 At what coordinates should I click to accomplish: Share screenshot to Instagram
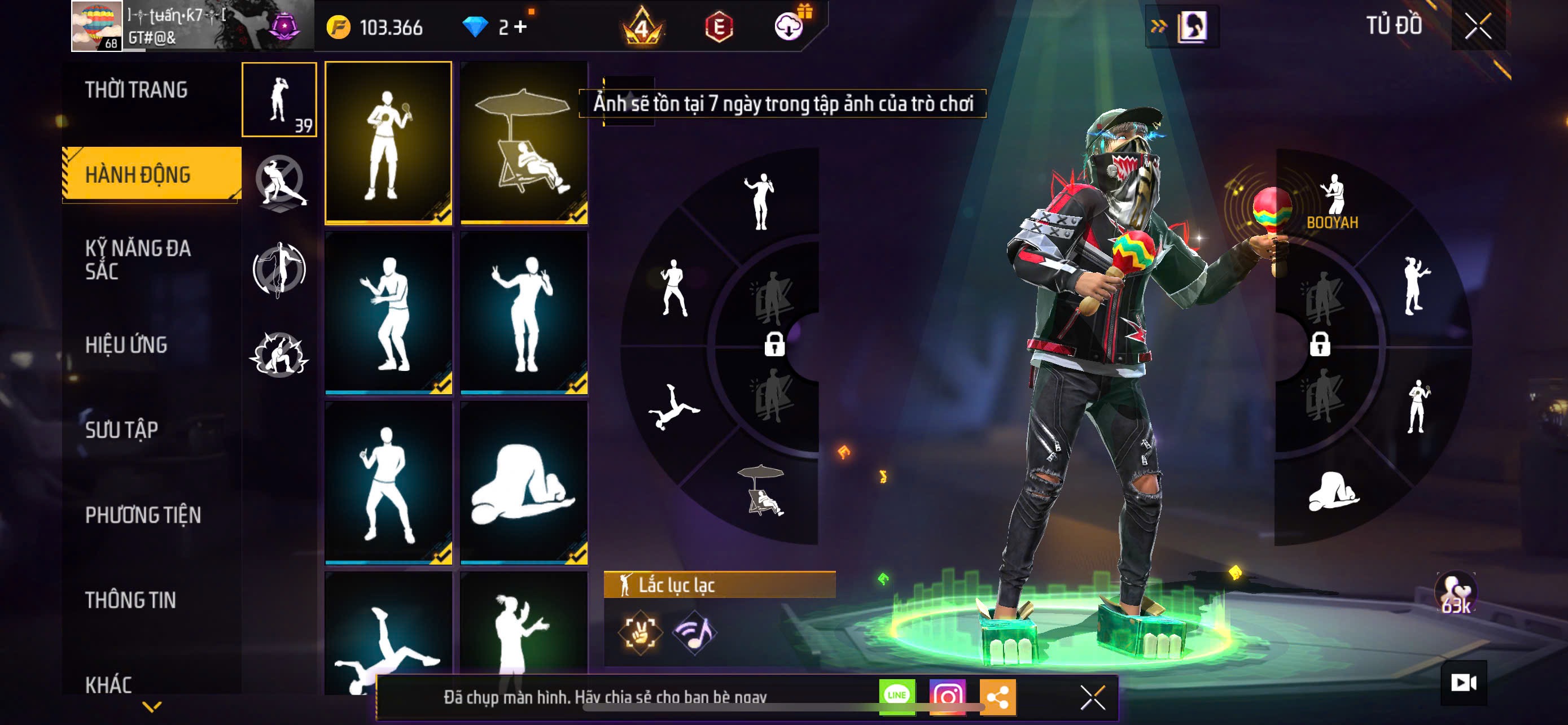pos(947,696)
